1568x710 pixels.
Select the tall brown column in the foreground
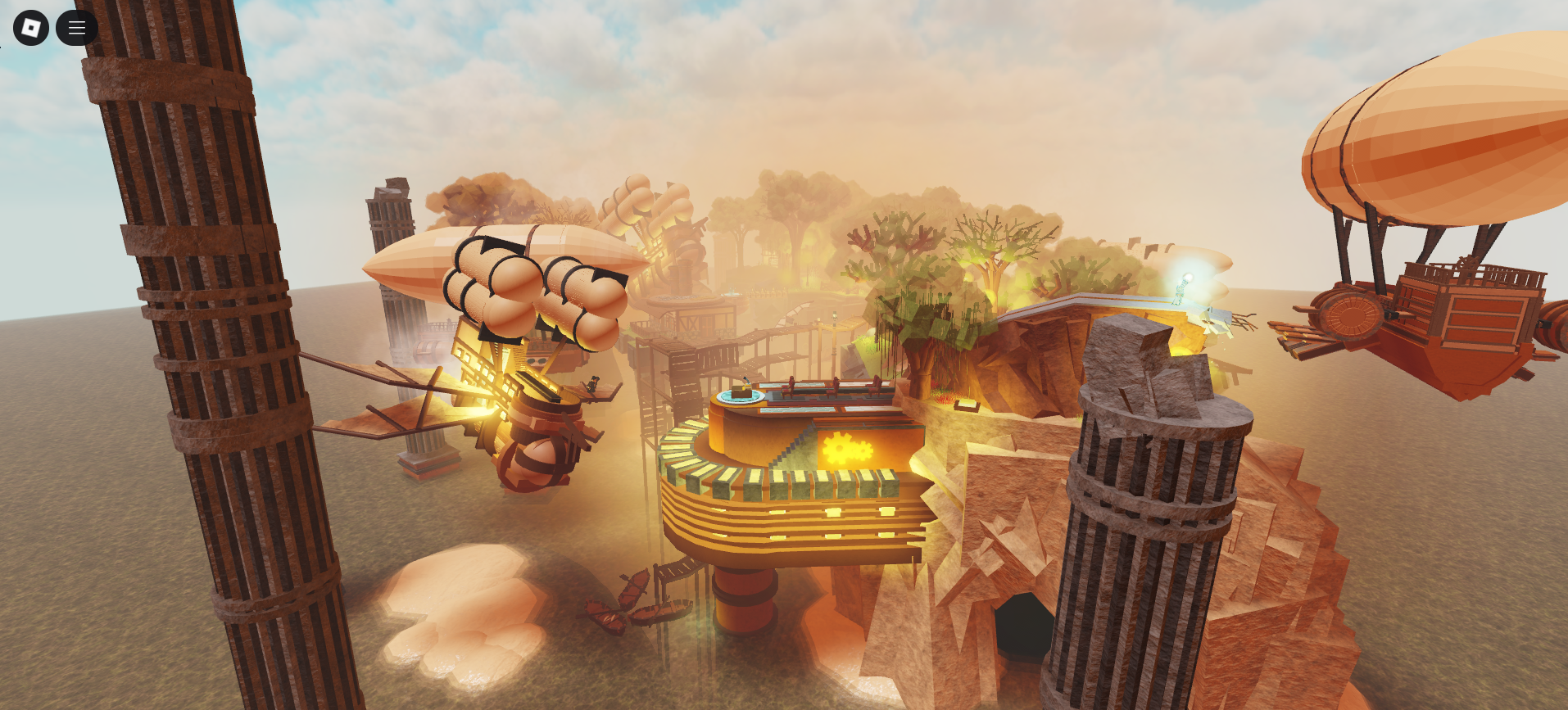(188, 352)
